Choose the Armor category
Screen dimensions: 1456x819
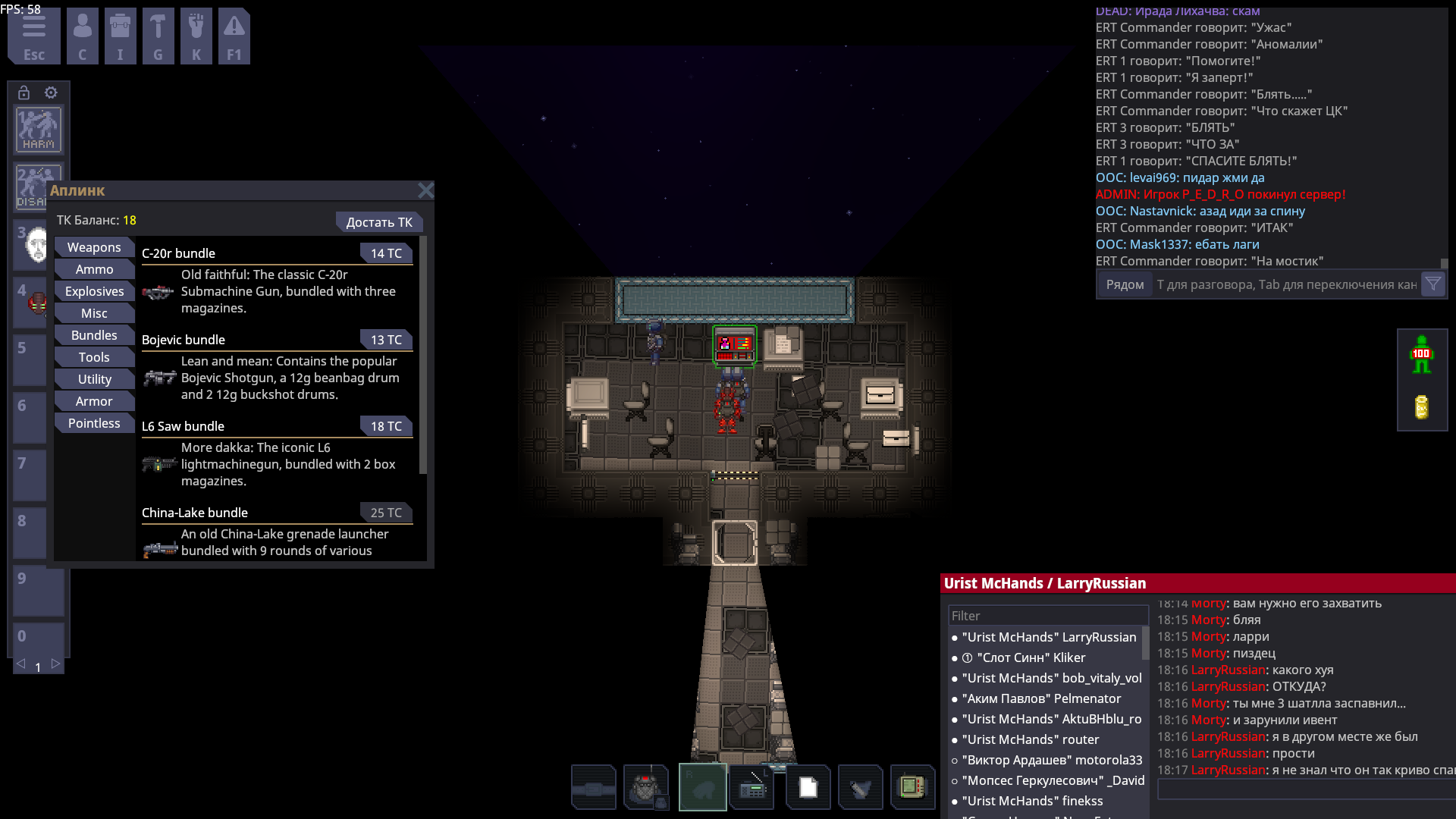tap(94, 401)
